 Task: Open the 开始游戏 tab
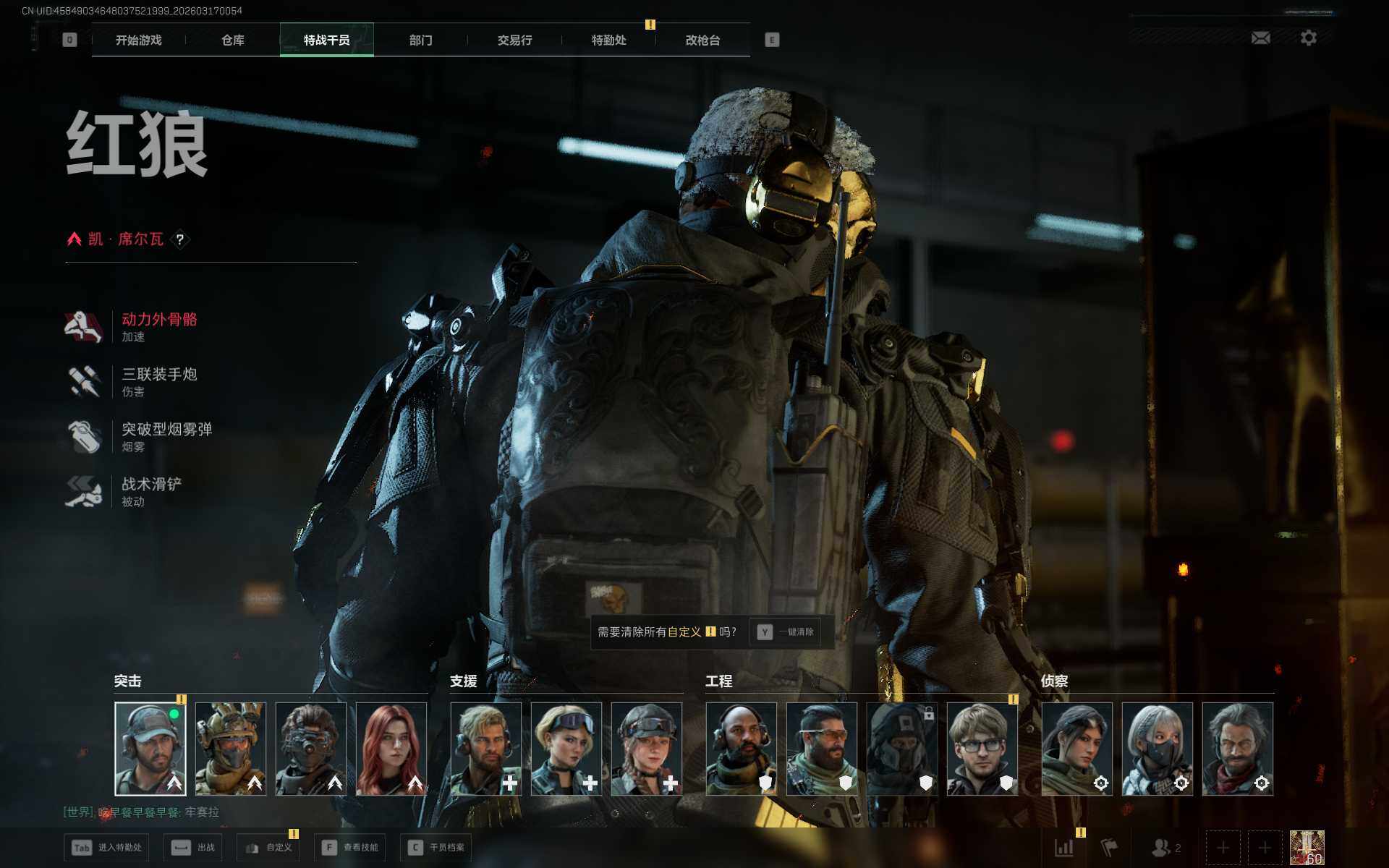tap(139, 41)
